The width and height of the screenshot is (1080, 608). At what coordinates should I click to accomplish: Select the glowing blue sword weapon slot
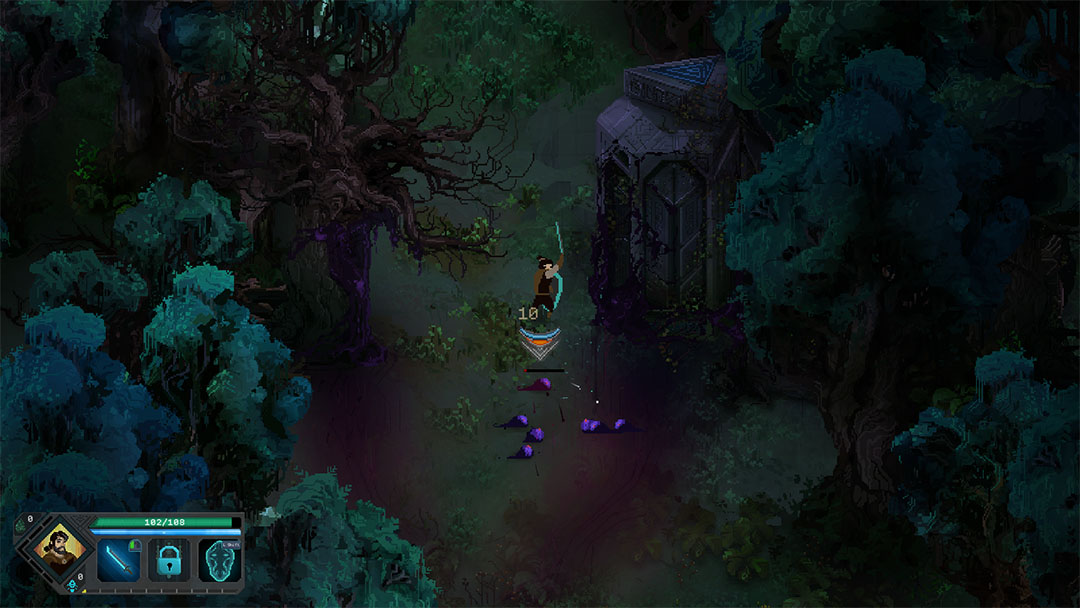[118, 560]
